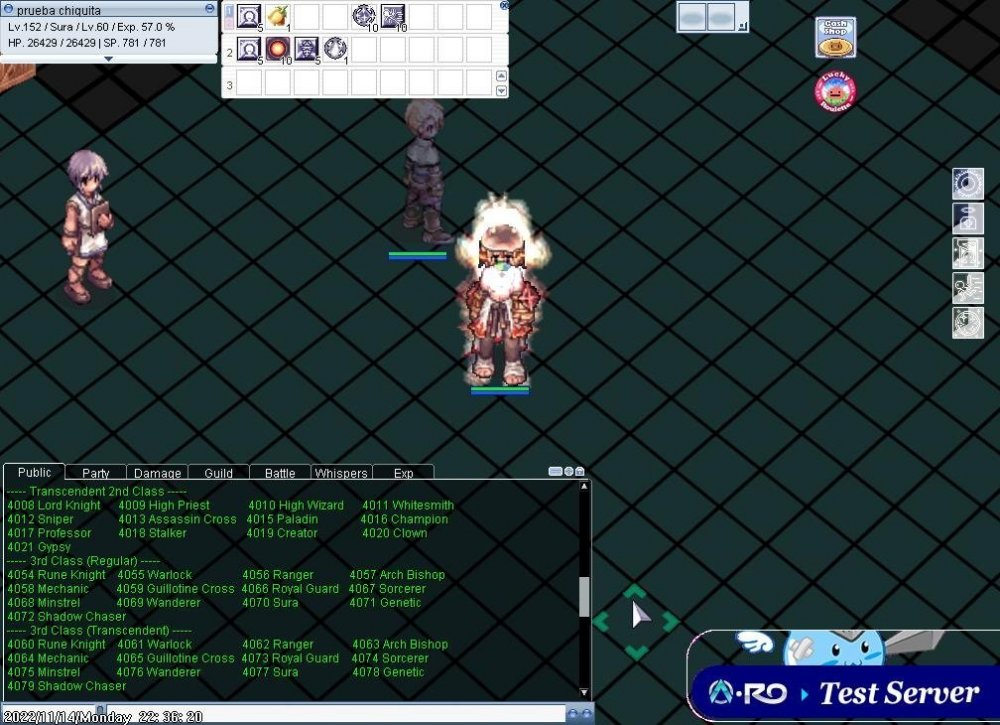This screenshot has width=1000, height=725.
Task: Open the Cash Shop
Action: coord(835,38)
